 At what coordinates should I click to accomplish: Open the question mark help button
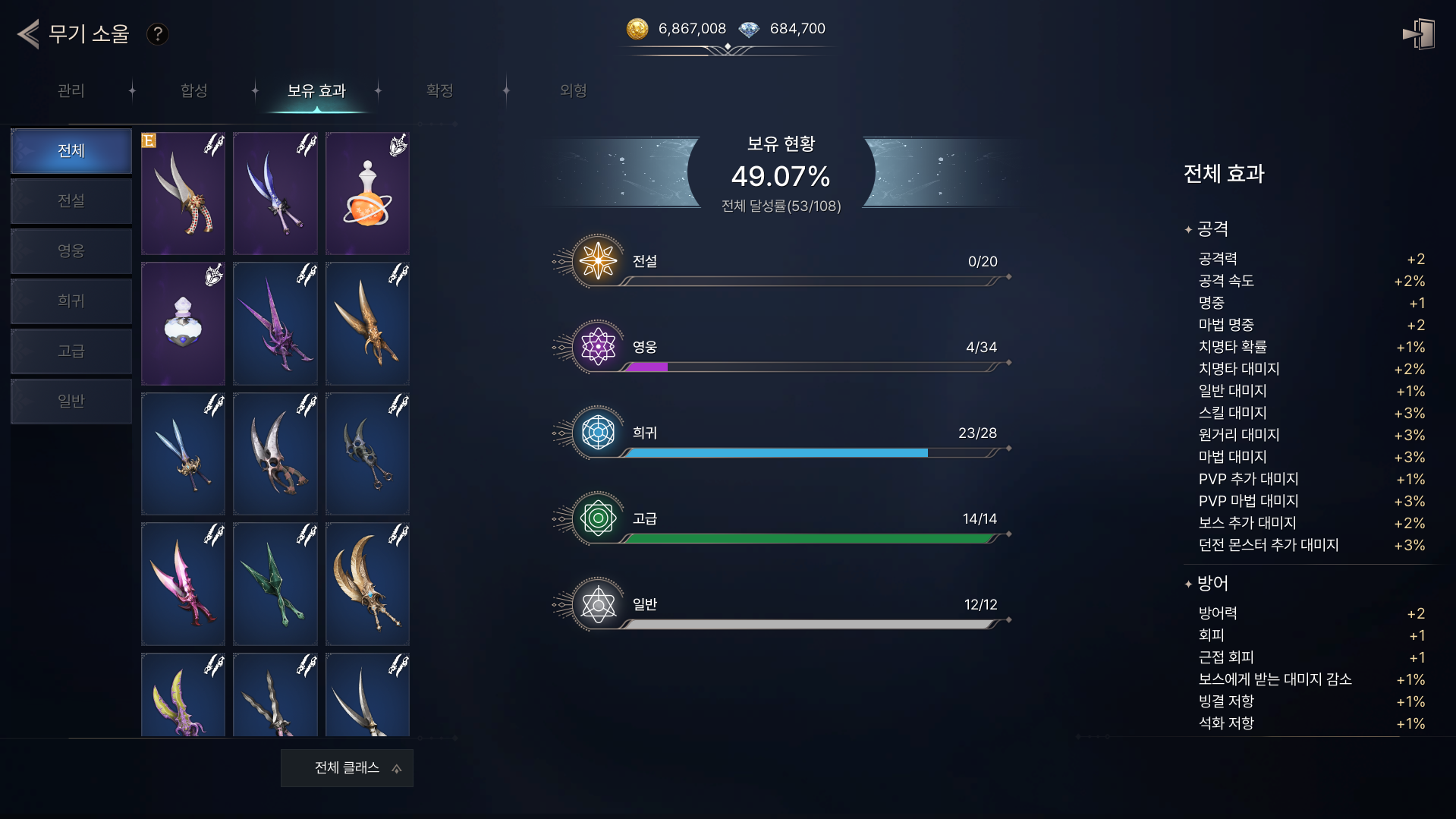(x=157, y=34)
